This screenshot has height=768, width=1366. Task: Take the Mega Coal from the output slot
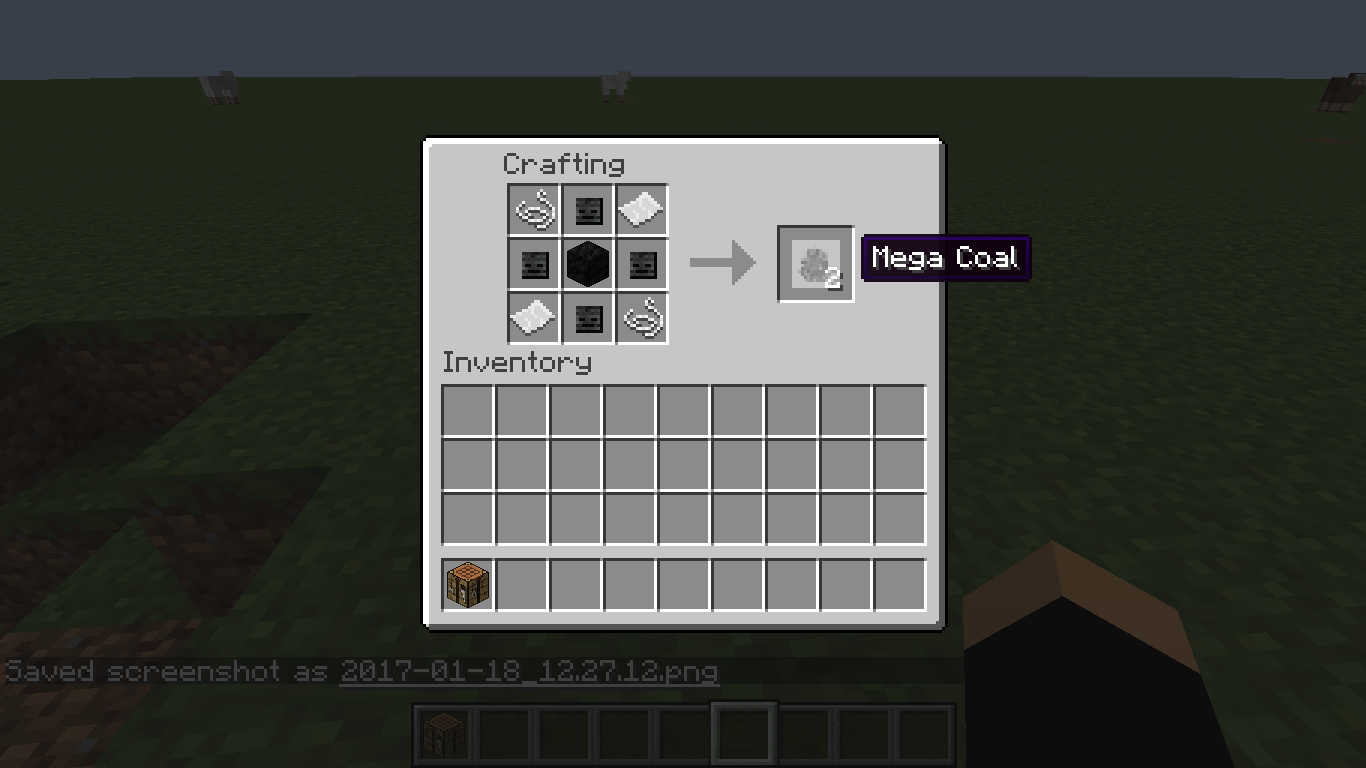[x=815, y=264]
